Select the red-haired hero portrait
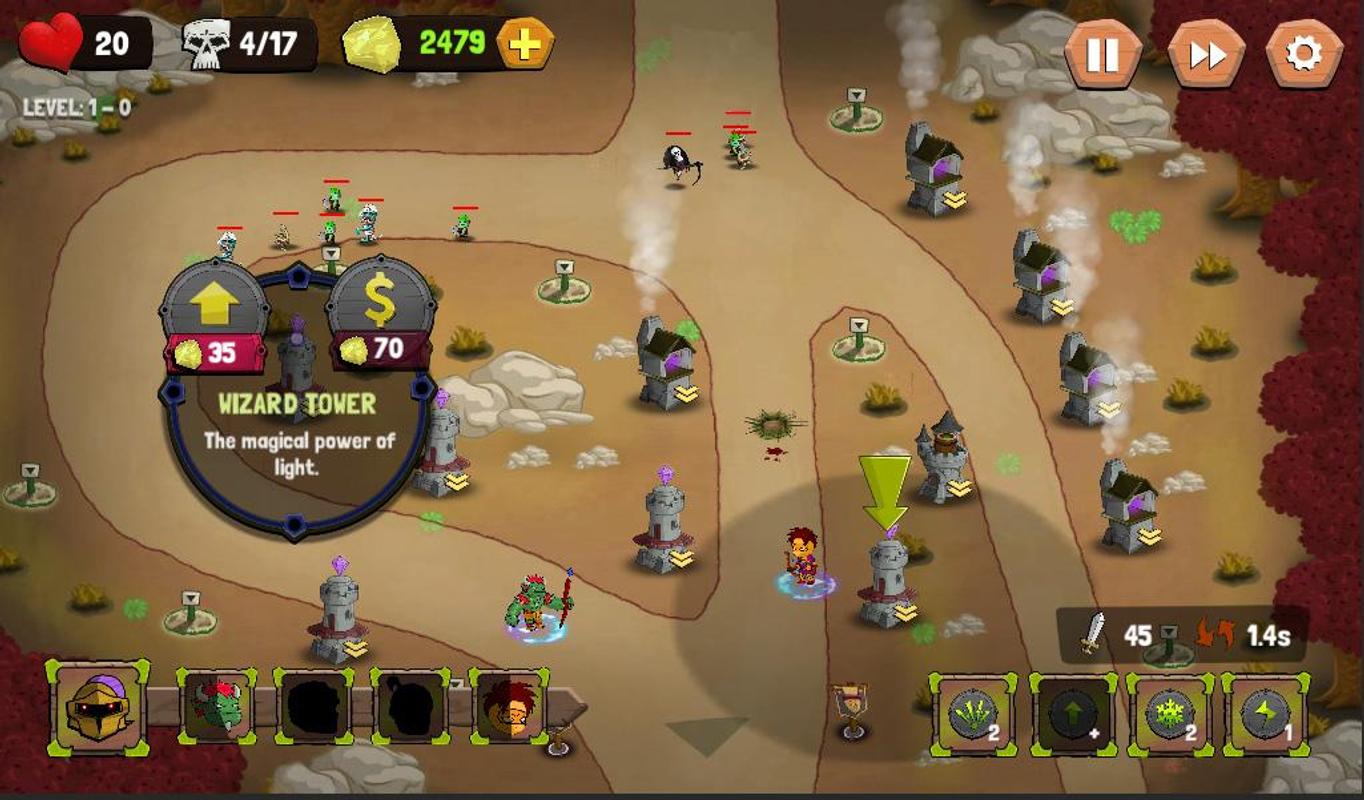Viewport: 1364px width, 800px height. point(511,708)
